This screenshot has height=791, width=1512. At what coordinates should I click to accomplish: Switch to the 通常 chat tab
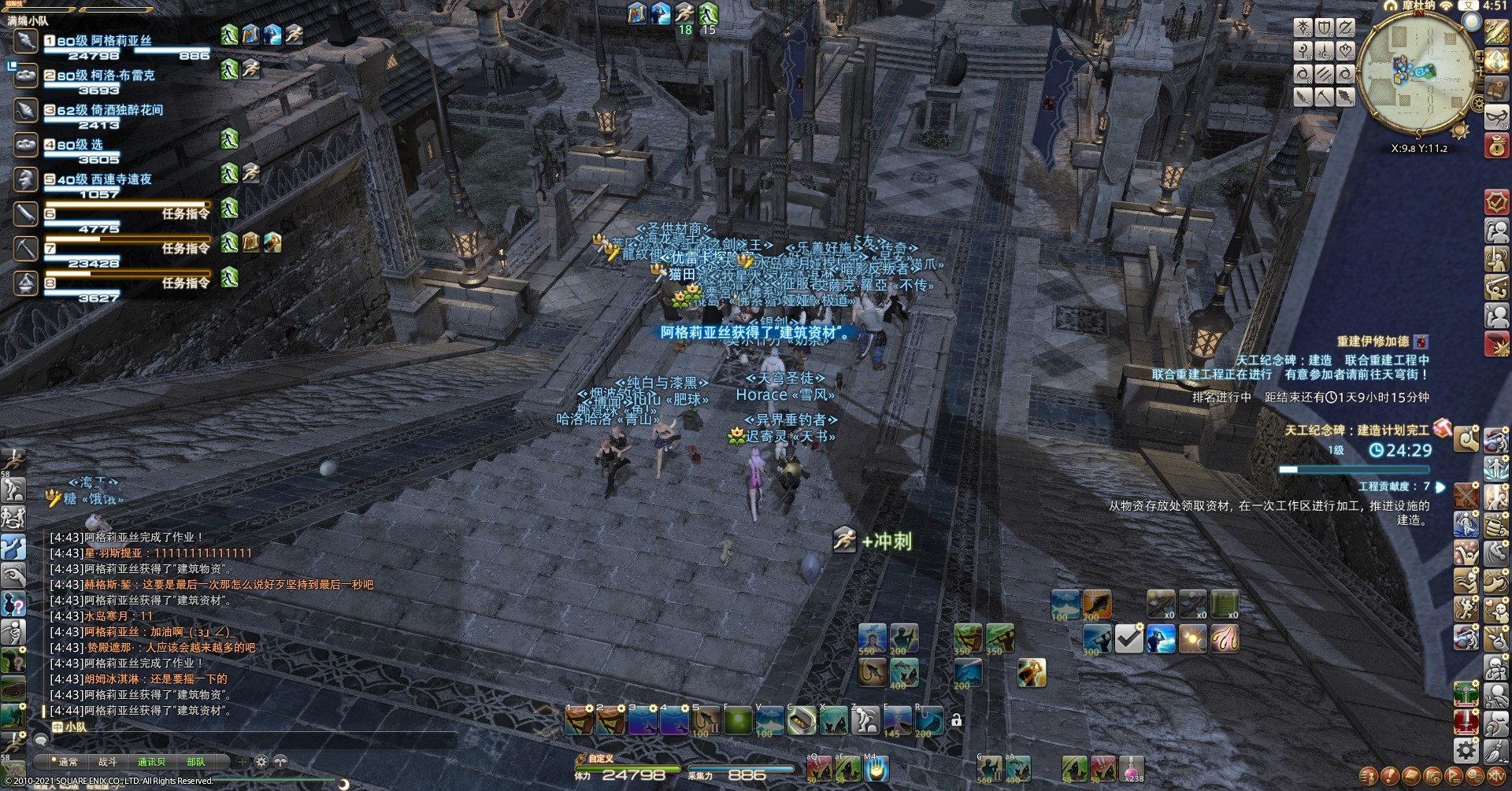[68, 762]
